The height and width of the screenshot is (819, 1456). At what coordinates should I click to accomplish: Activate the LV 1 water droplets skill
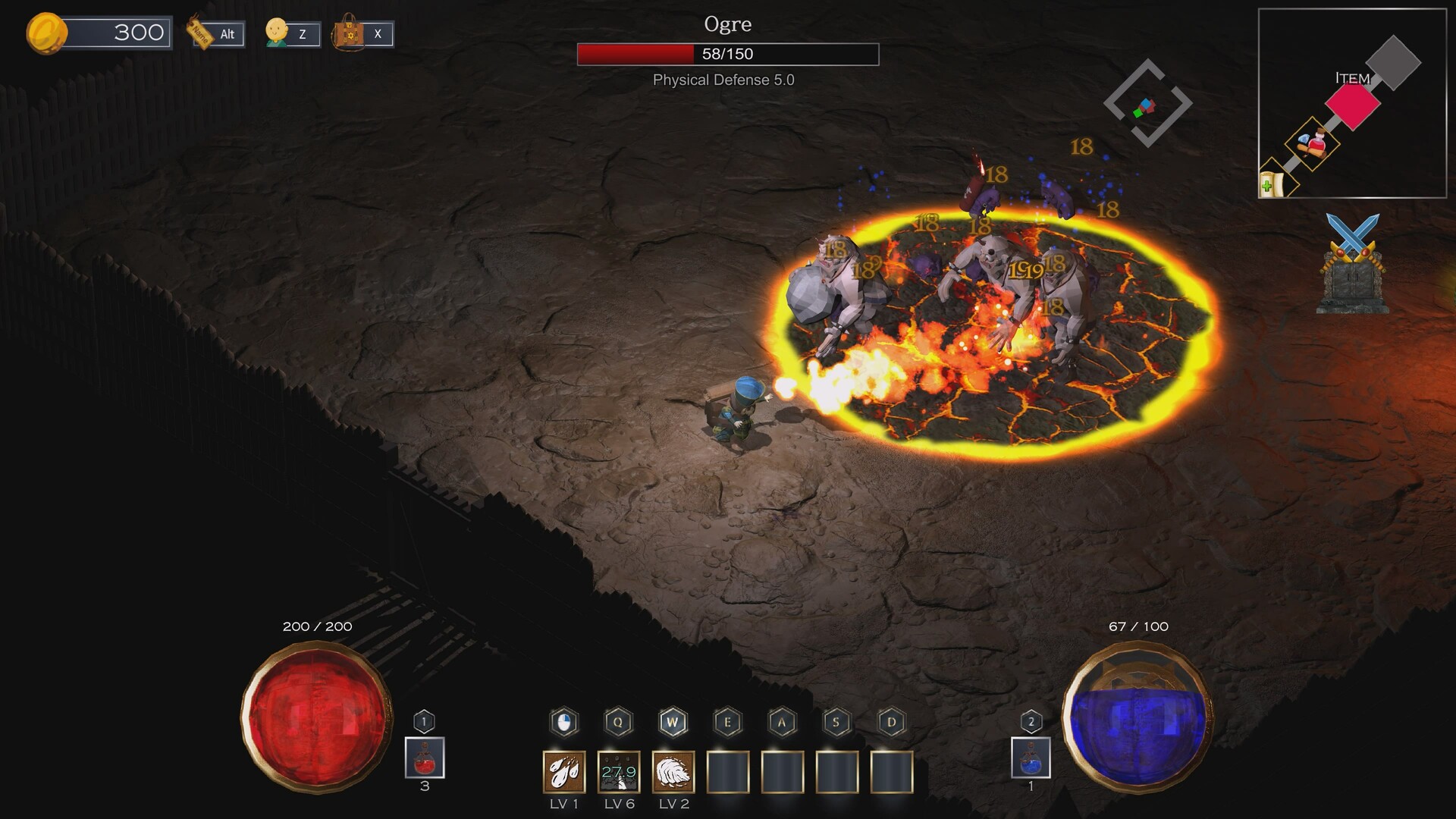(x=564, y=772)
